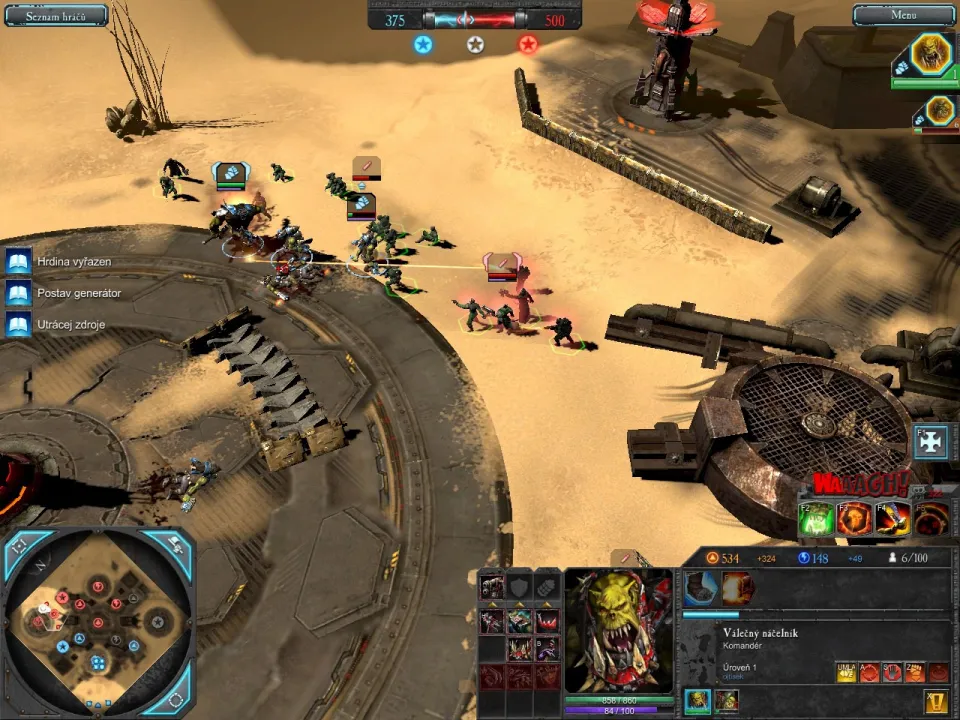
Task: Click the yellow melee stance command button
Action: point(845,672)
